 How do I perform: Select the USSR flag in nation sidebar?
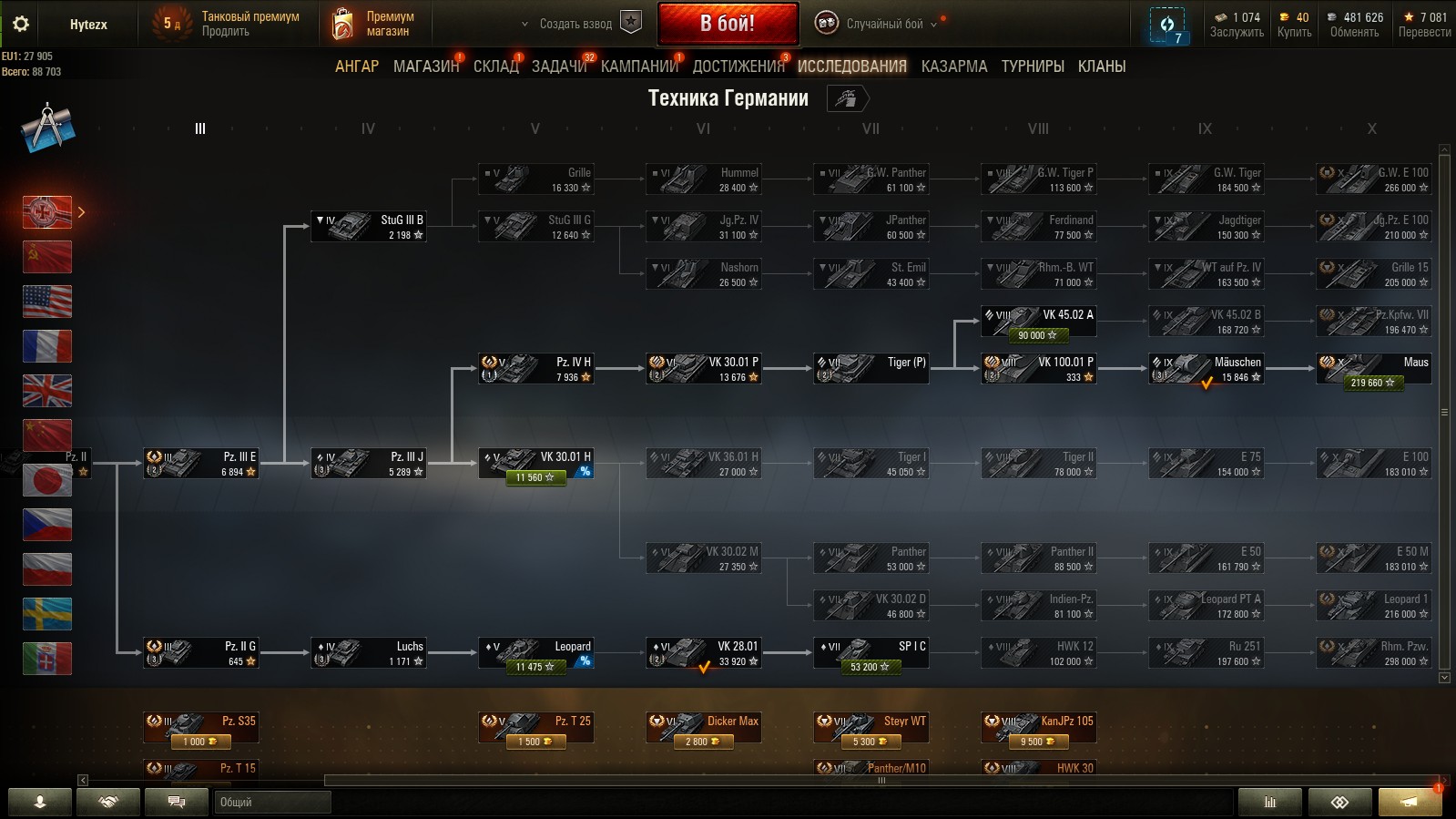pos(47,257)
